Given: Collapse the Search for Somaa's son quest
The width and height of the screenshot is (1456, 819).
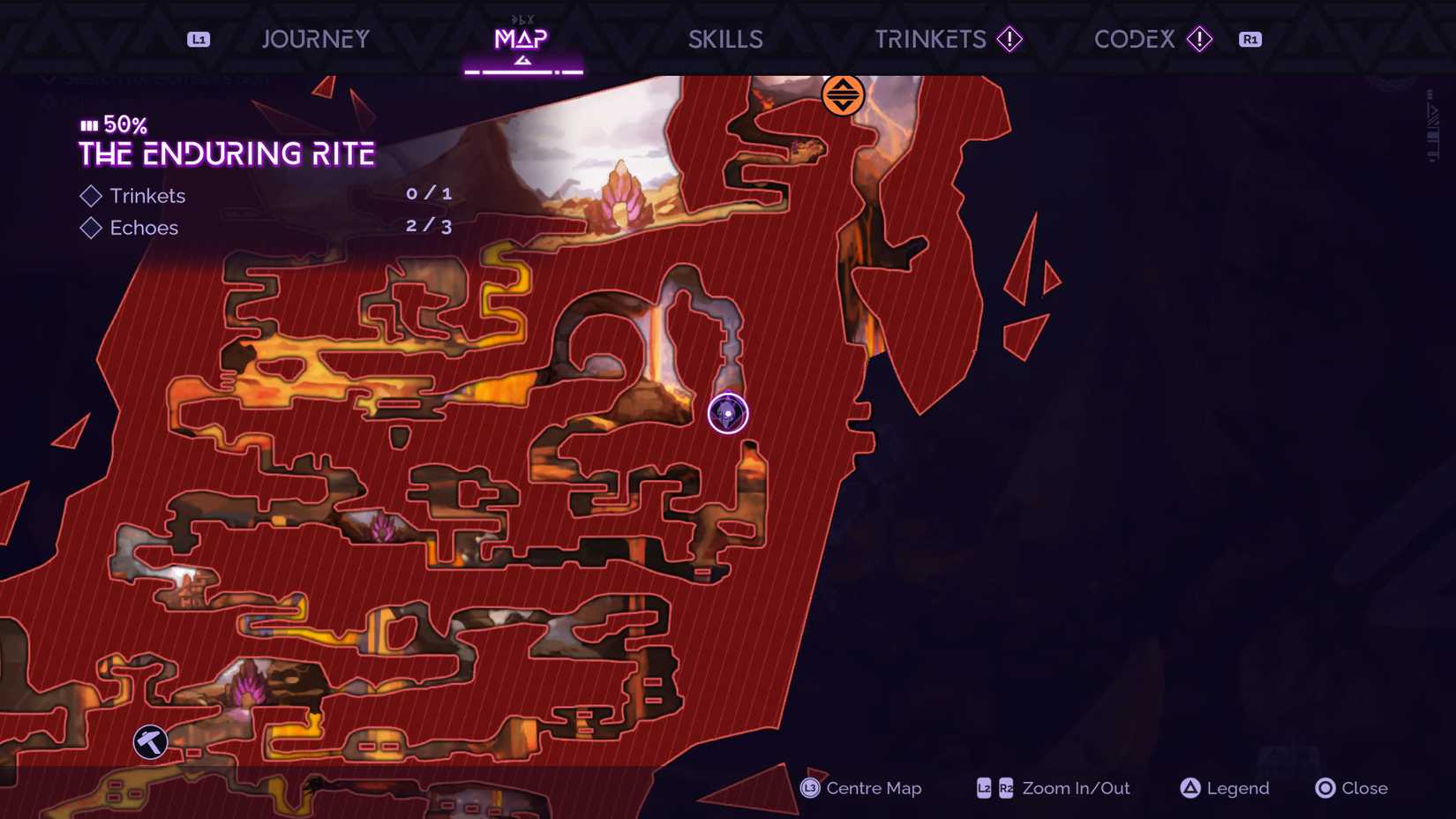Looking at the screenshot, I should [49, 79].
